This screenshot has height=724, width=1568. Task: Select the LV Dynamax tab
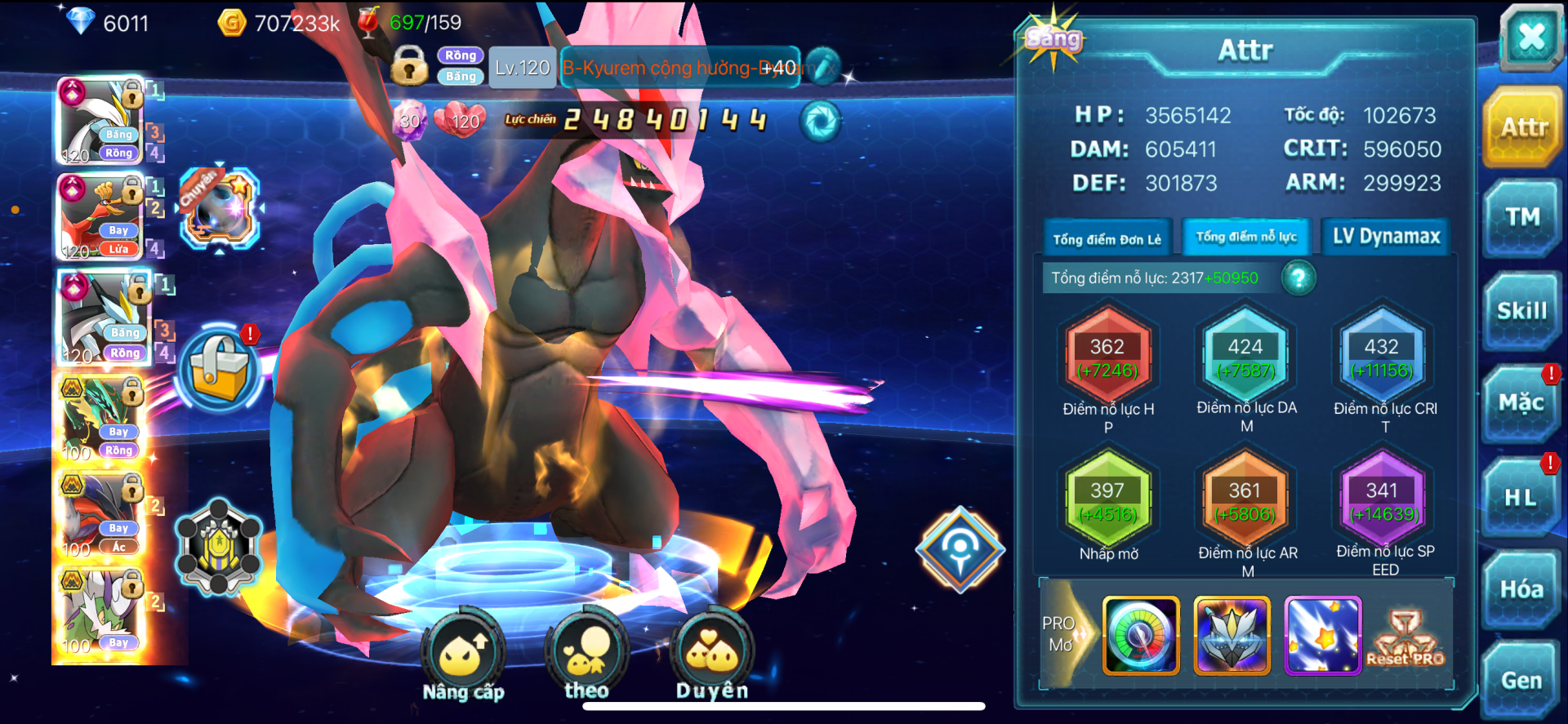[x=1386, y=237]
